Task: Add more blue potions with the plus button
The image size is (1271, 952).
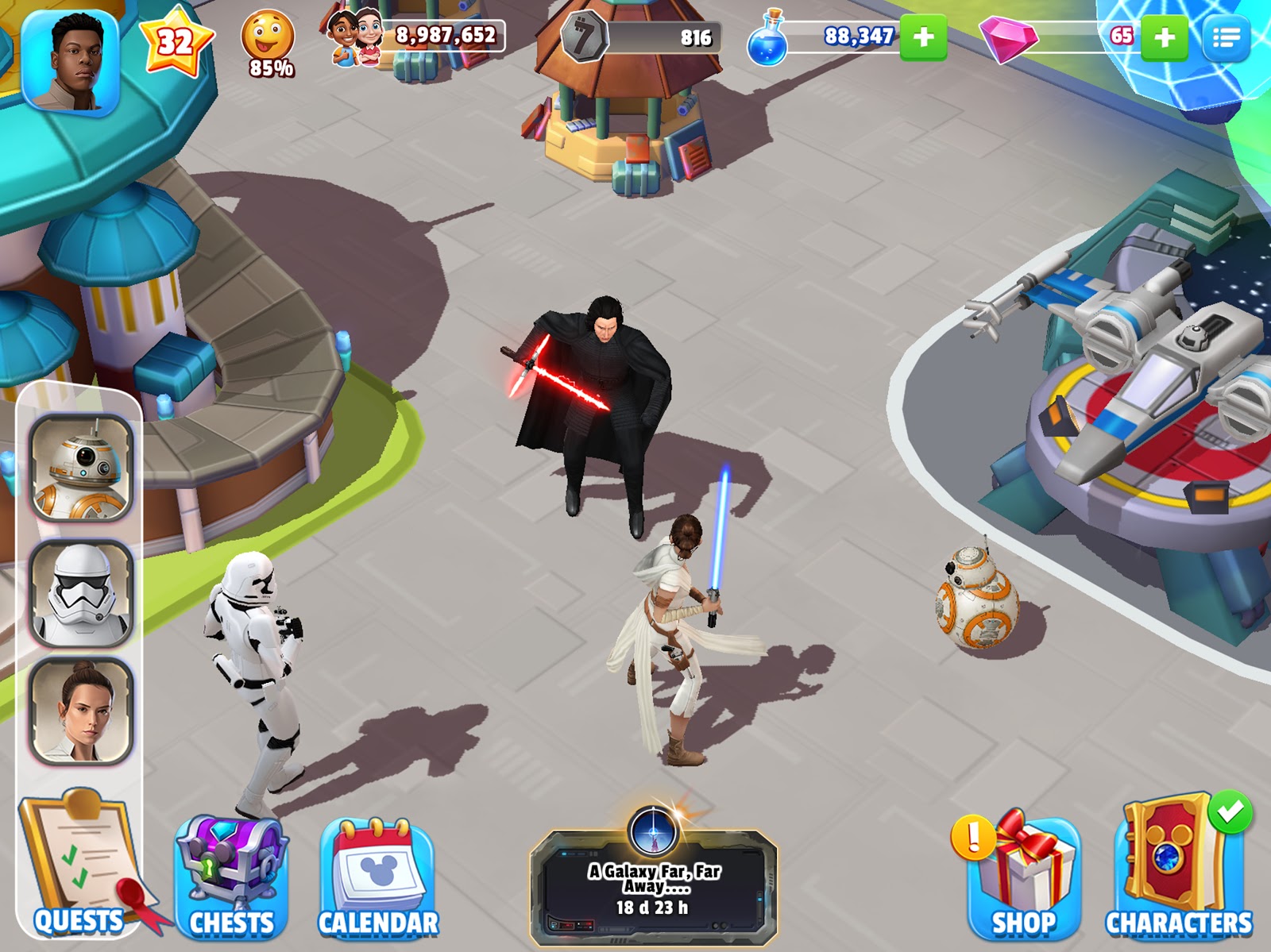Action: pos(923,37)
